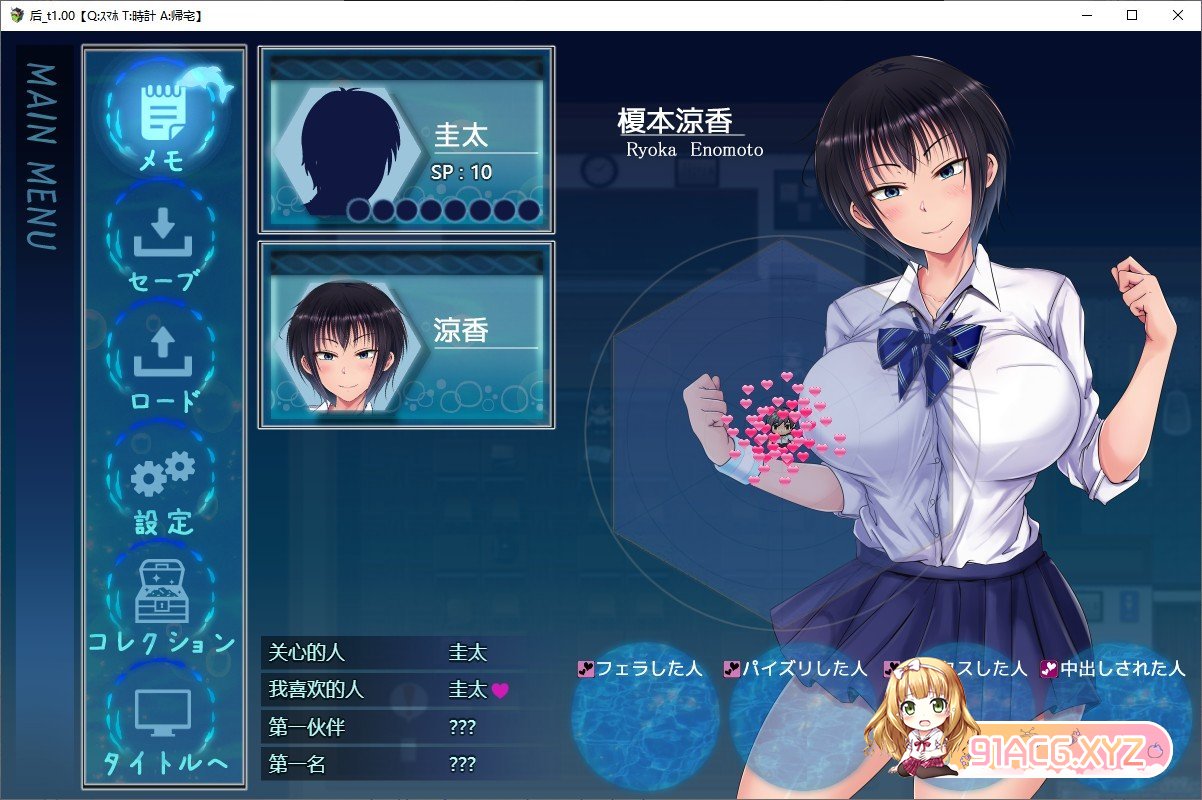Return to title via タイトルへ
Screen dimensions: 1202x800
(x=162, y=722)
